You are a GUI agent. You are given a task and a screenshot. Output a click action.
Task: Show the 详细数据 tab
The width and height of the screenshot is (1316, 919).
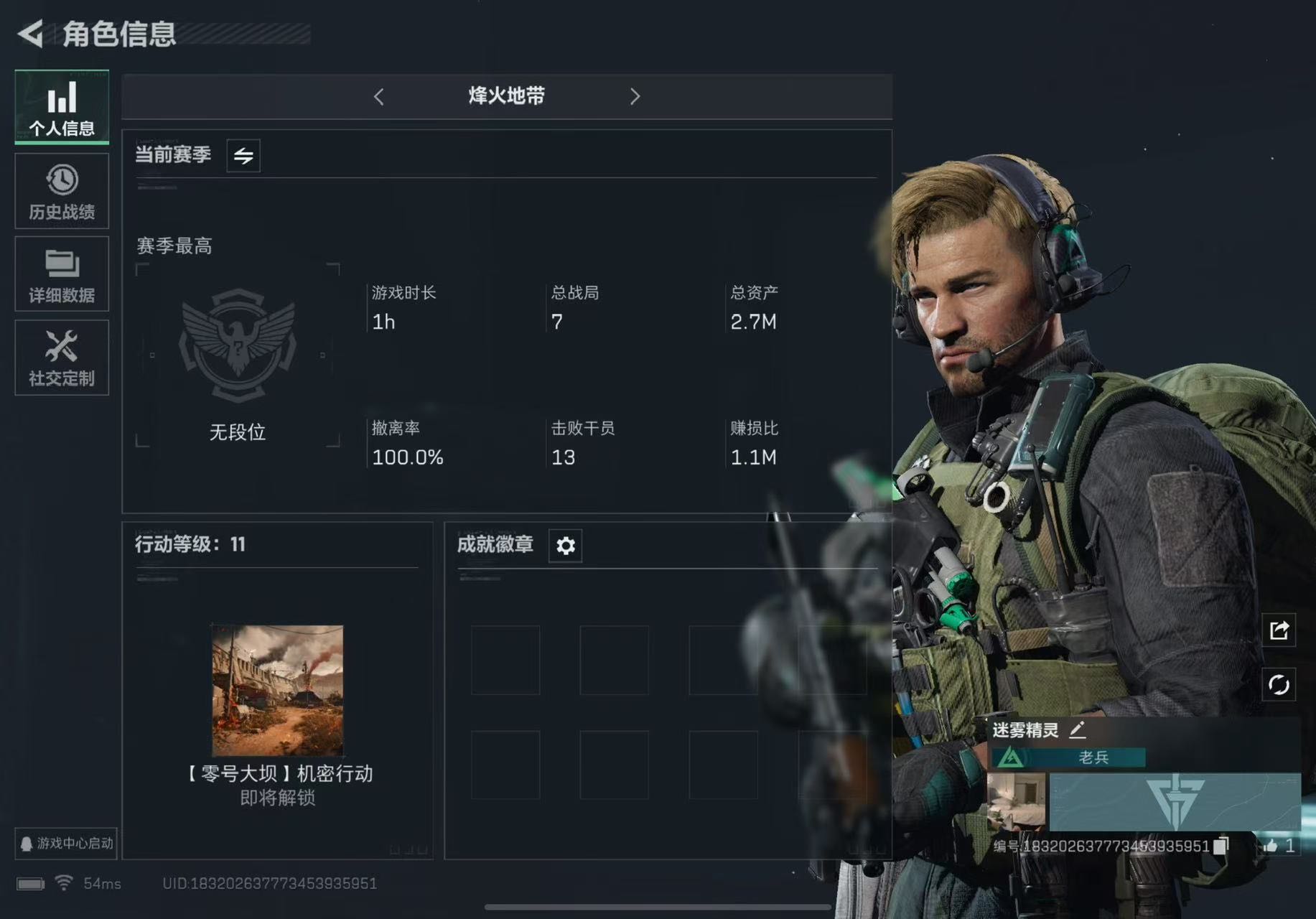pyautogui.click(x=62, y=274)
